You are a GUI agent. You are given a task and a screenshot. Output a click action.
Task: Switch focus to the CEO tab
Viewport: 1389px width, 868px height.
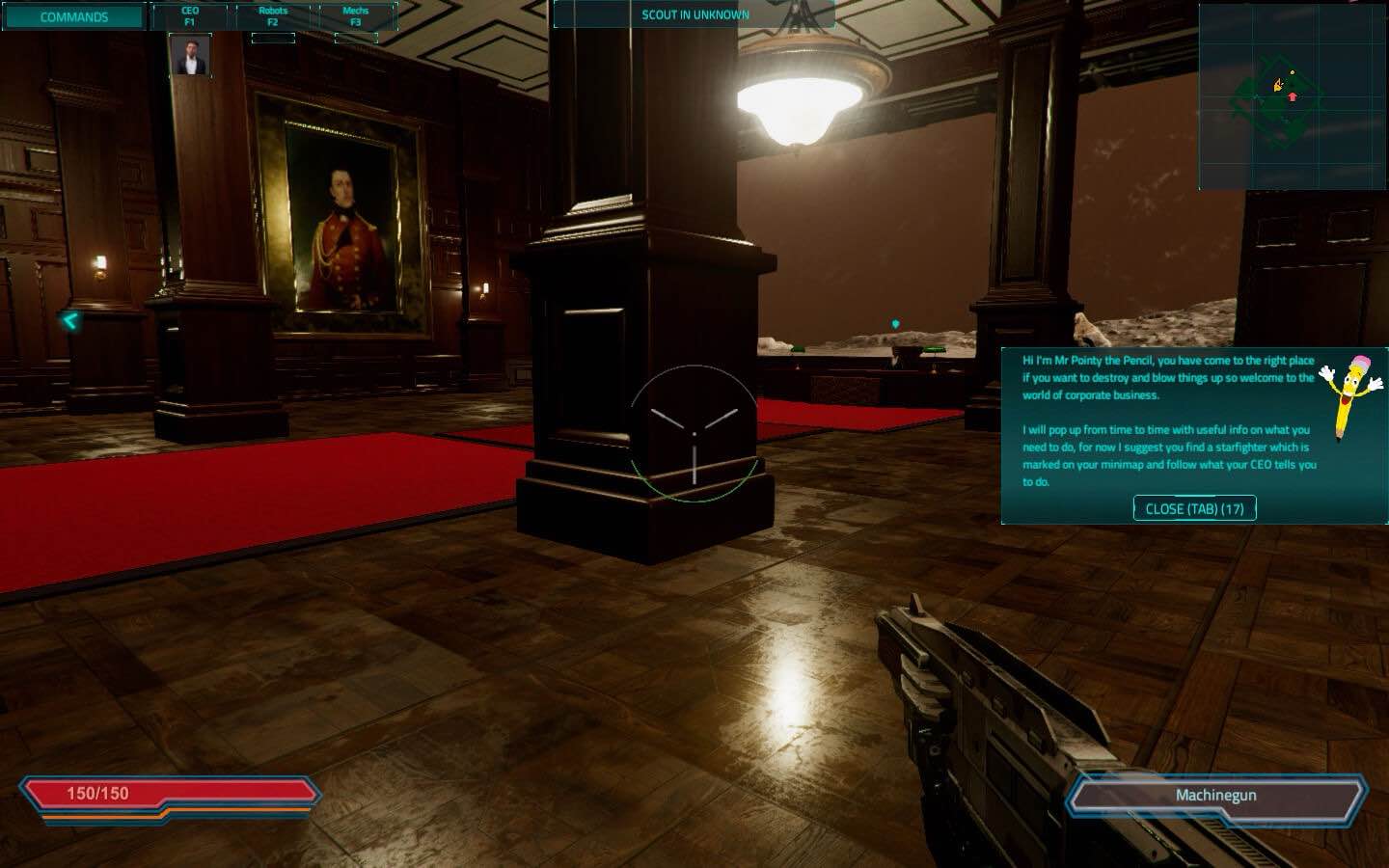(189, 14)
